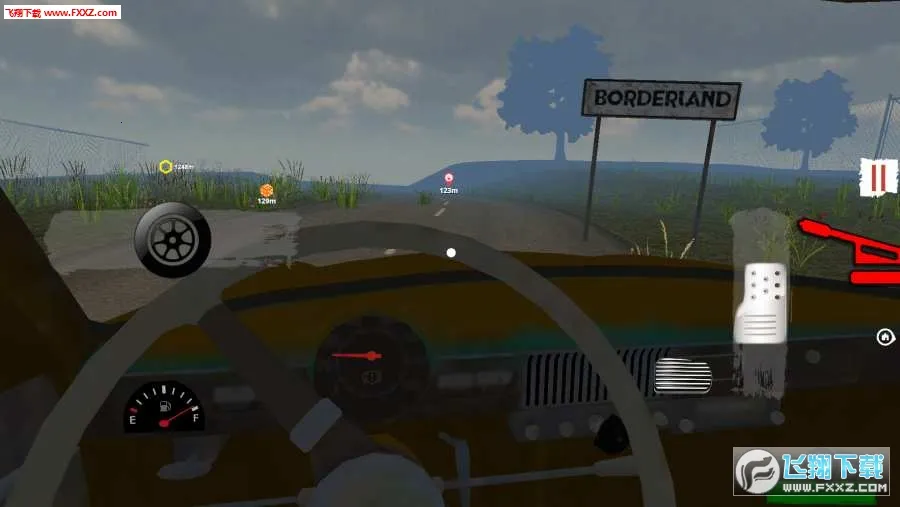Select the yellow hexagon waypoint marker
This screenshot has height=507, width=900.
click(x=166, y=166)
